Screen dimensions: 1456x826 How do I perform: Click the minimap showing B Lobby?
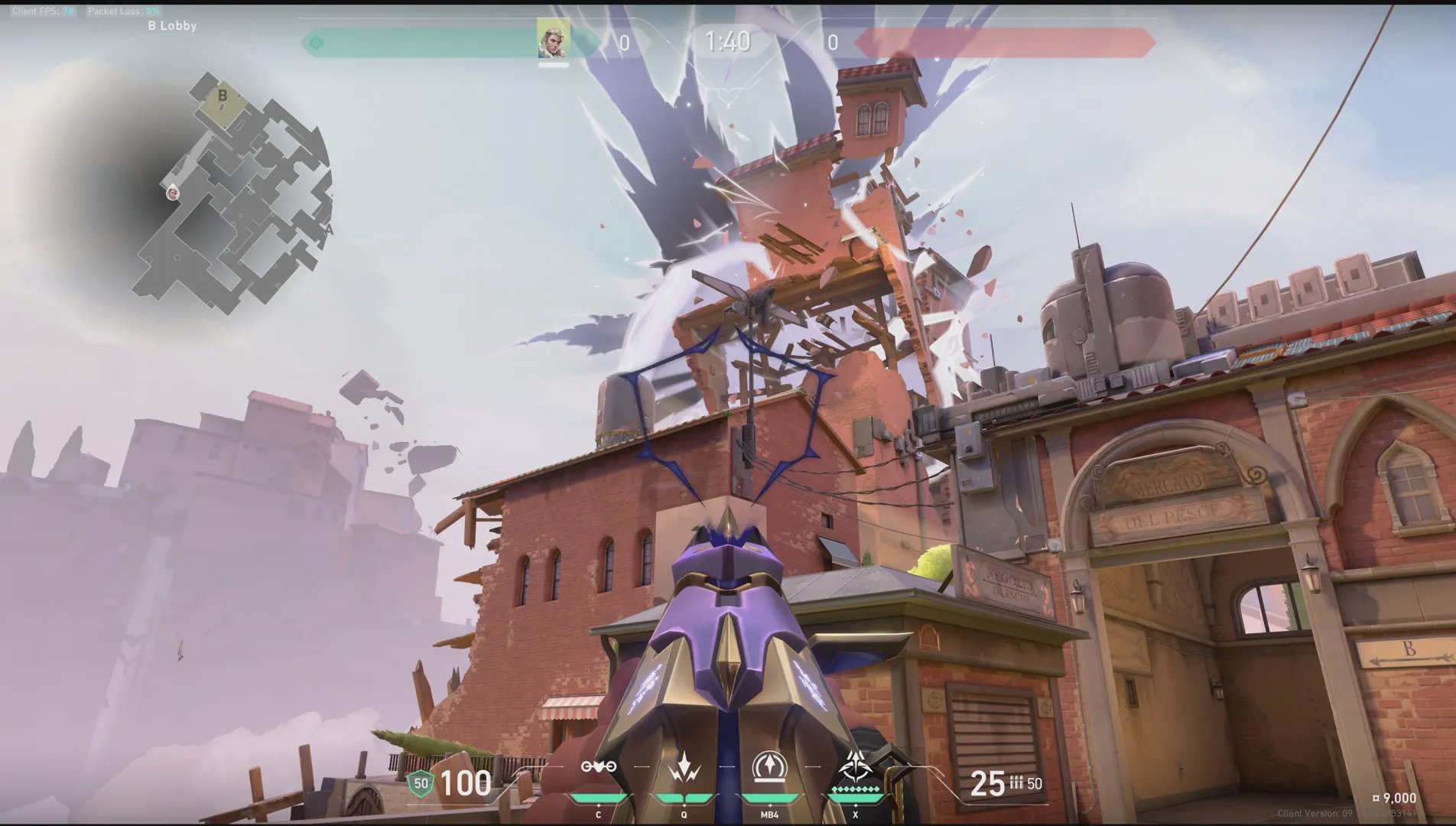pos(229,191)
